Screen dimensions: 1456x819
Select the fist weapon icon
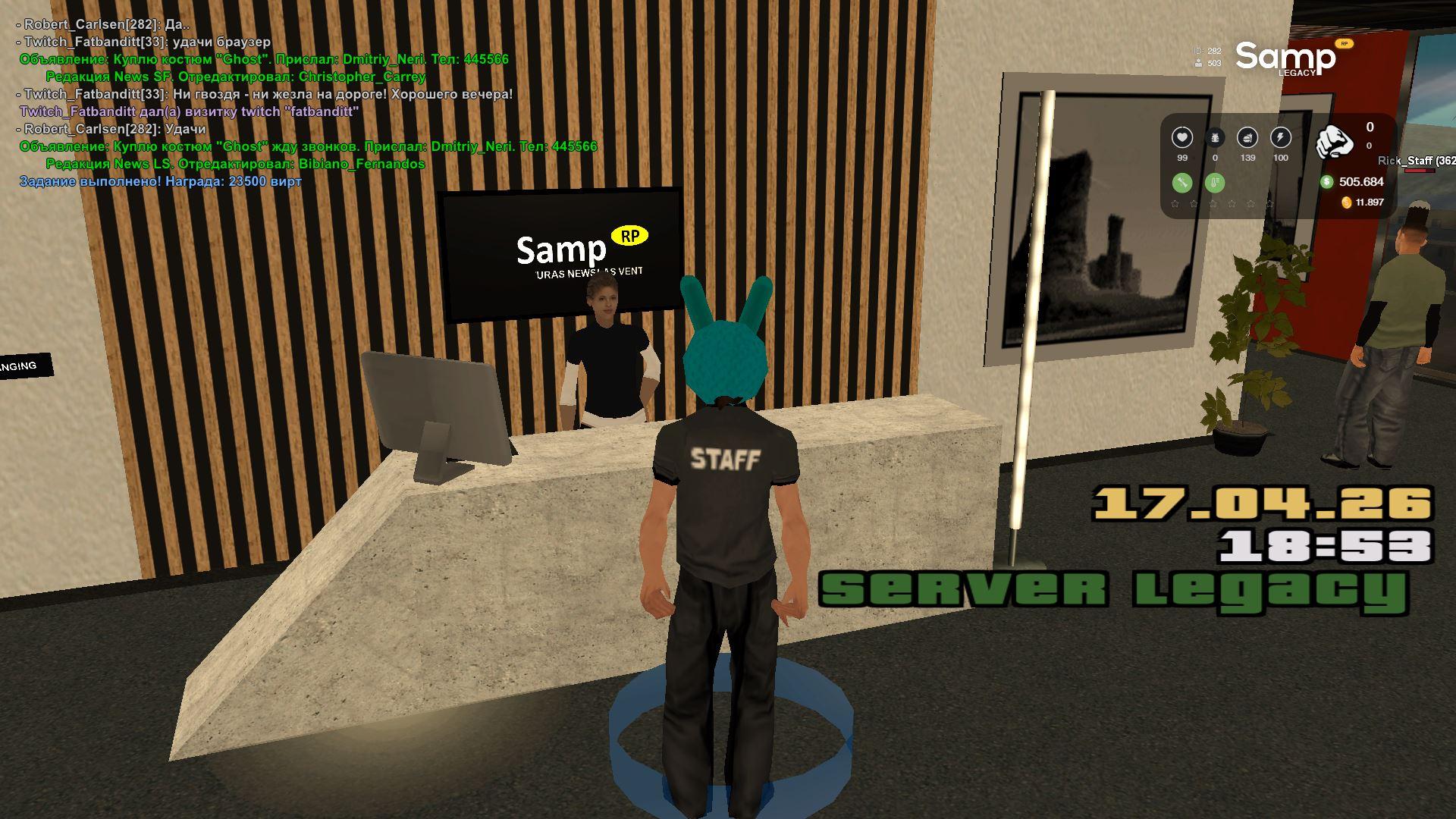[1335, 140]
